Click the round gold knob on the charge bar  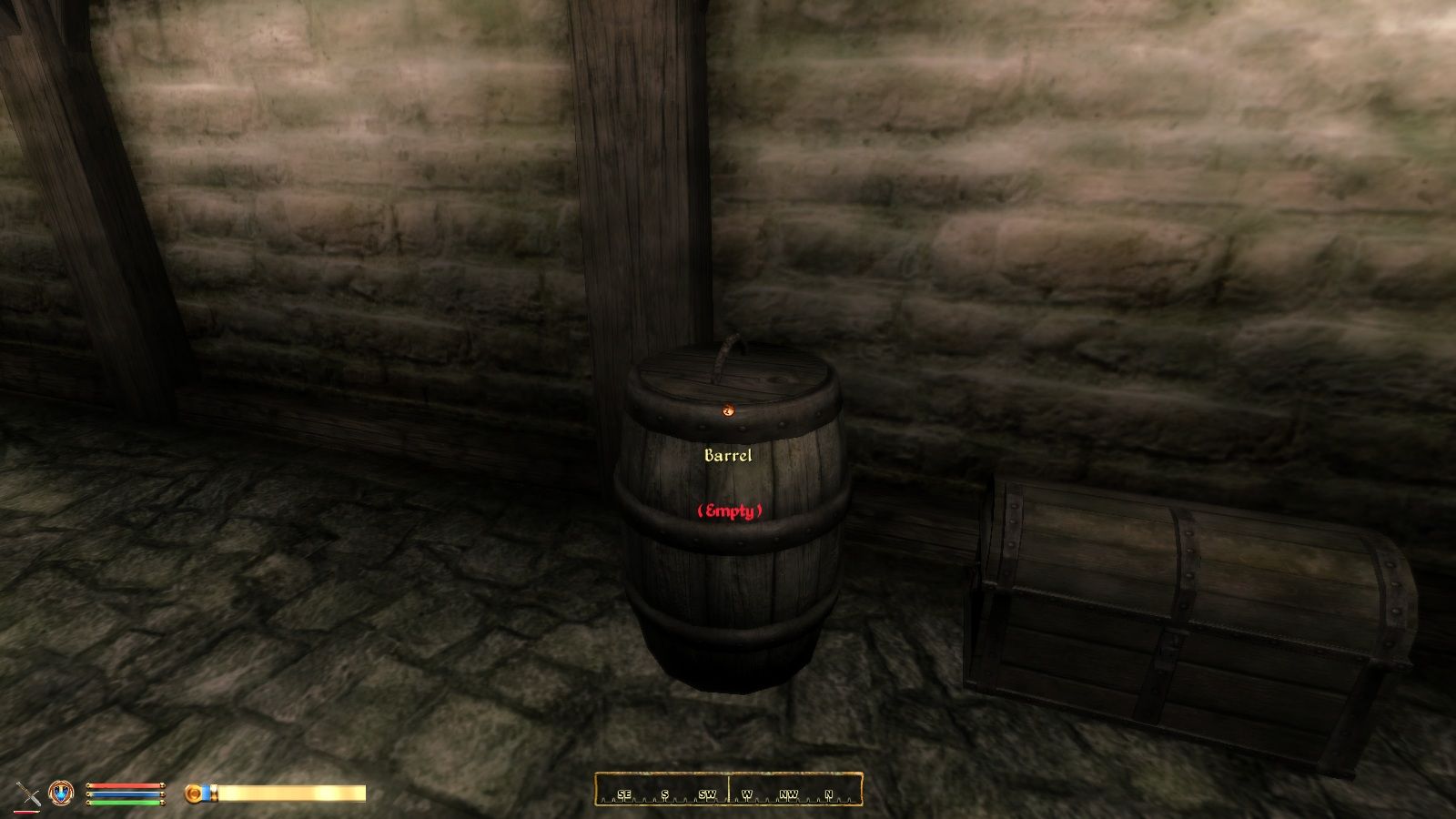pyautogui.click(x=193, y=794)
